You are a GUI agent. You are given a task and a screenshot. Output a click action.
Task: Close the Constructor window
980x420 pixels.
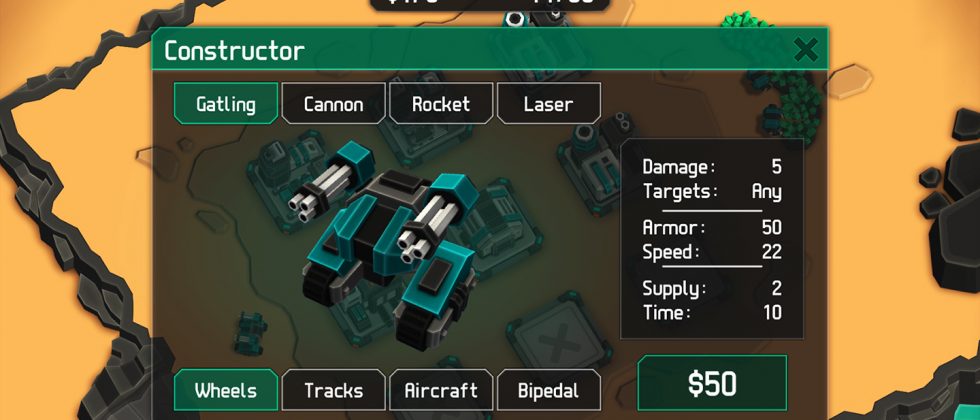[x=806, y=50]
